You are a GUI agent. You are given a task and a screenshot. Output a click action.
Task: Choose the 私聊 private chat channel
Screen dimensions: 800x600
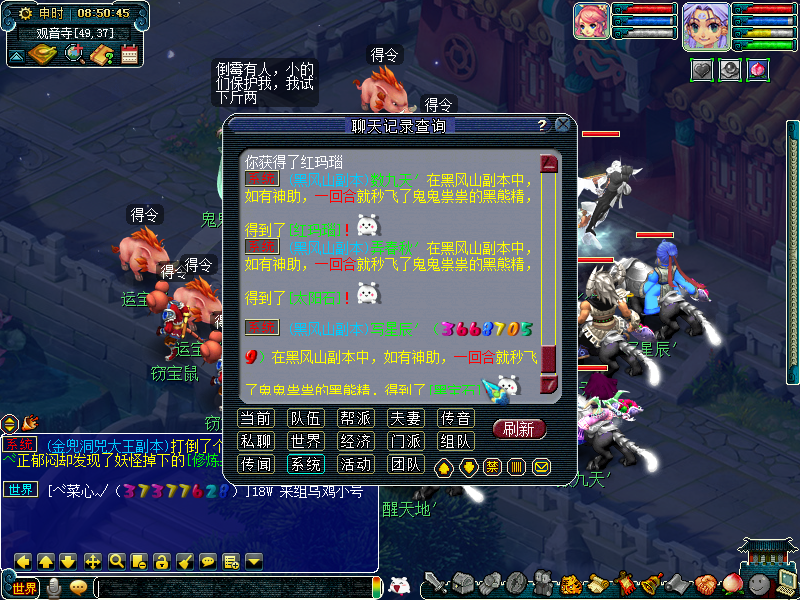[256, 441]
